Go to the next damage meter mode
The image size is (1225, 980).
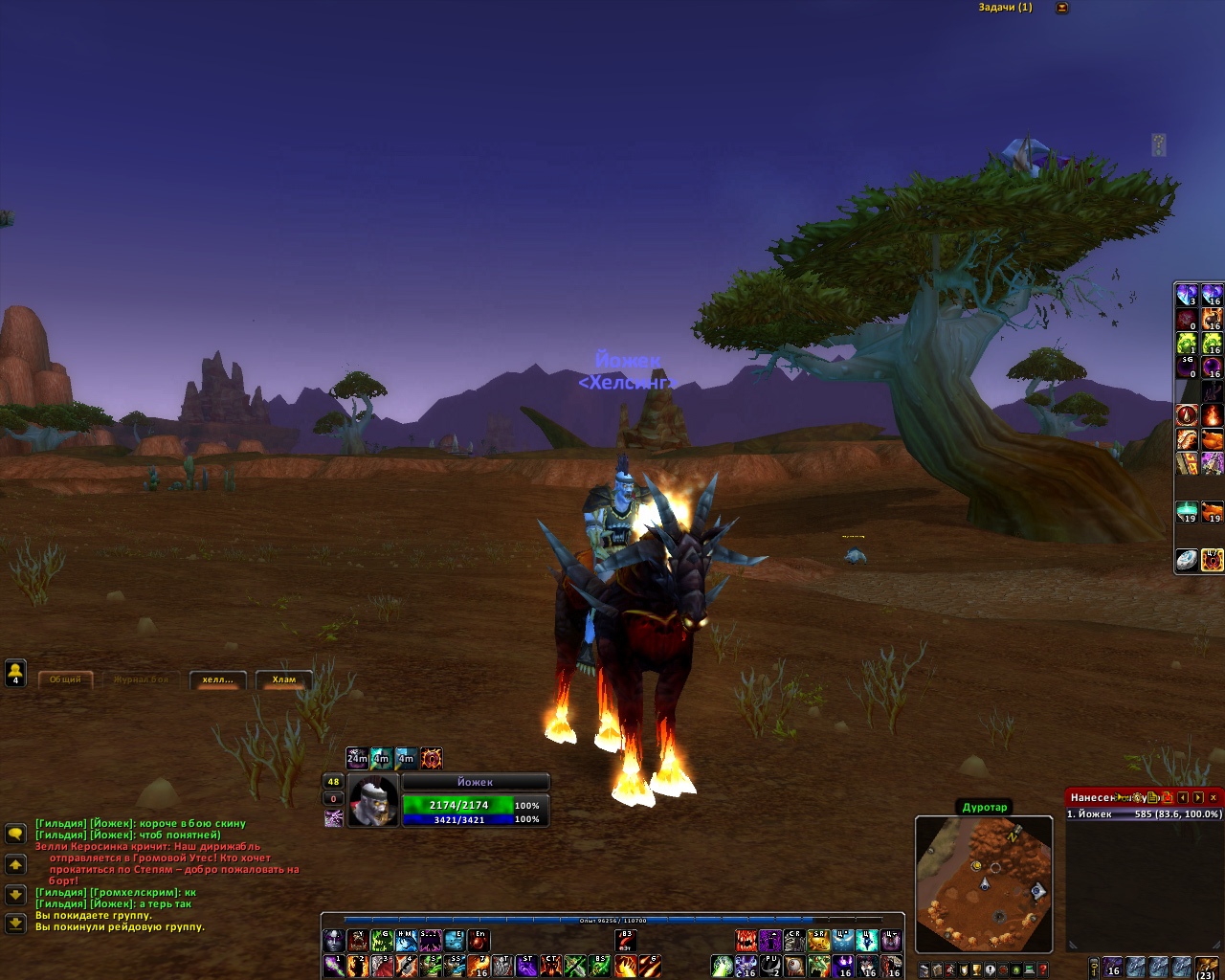[1198, 797]
